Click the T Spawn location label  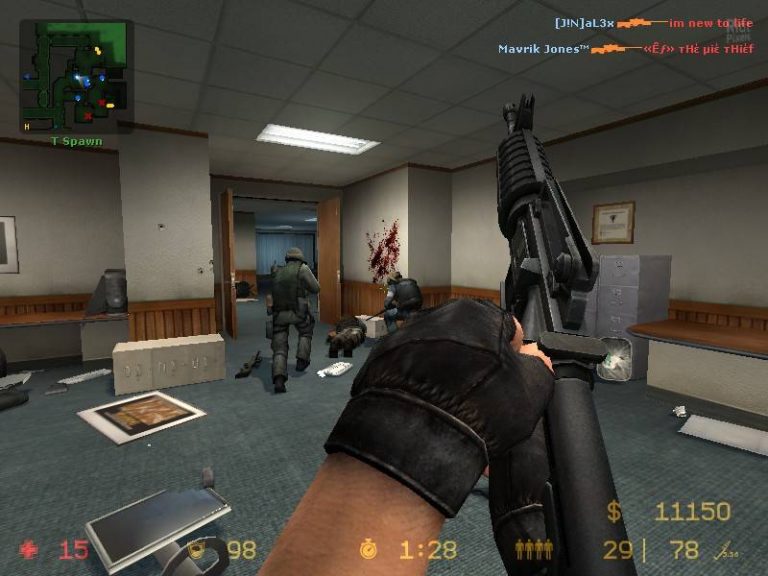pos(77,142)
